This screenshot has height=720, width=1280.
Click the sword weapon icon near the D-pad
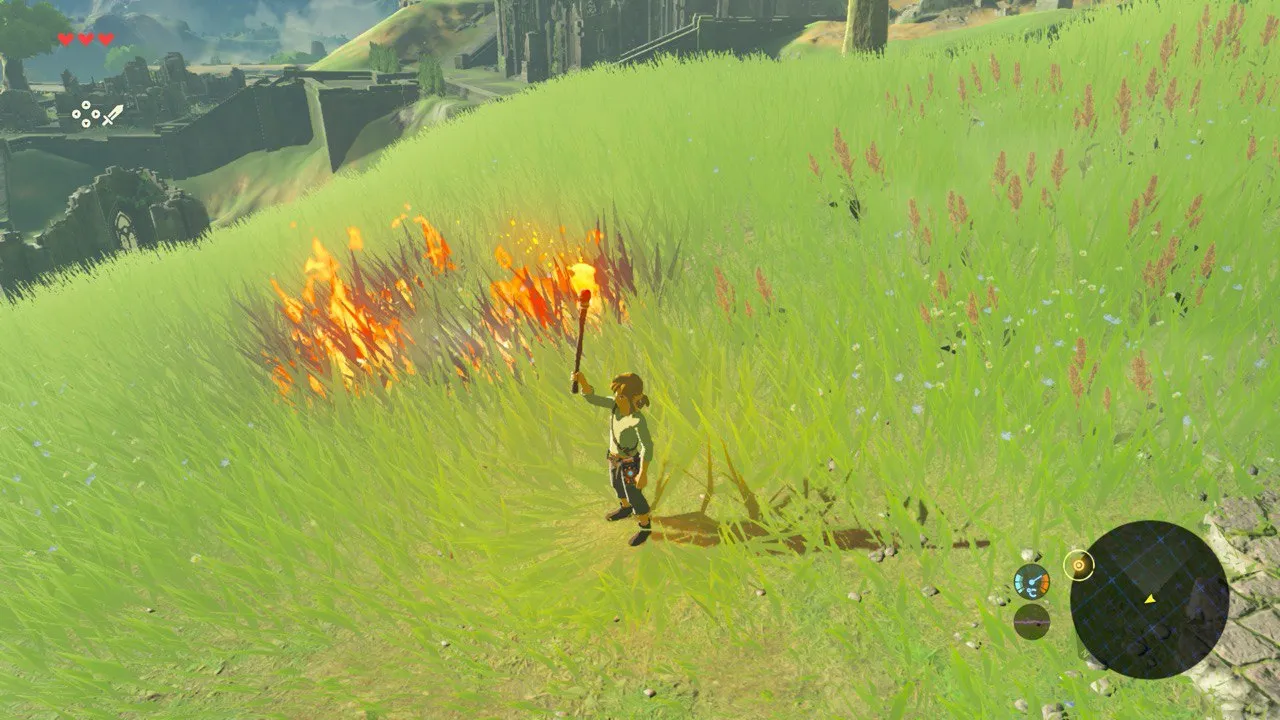[x=114, y=114]
